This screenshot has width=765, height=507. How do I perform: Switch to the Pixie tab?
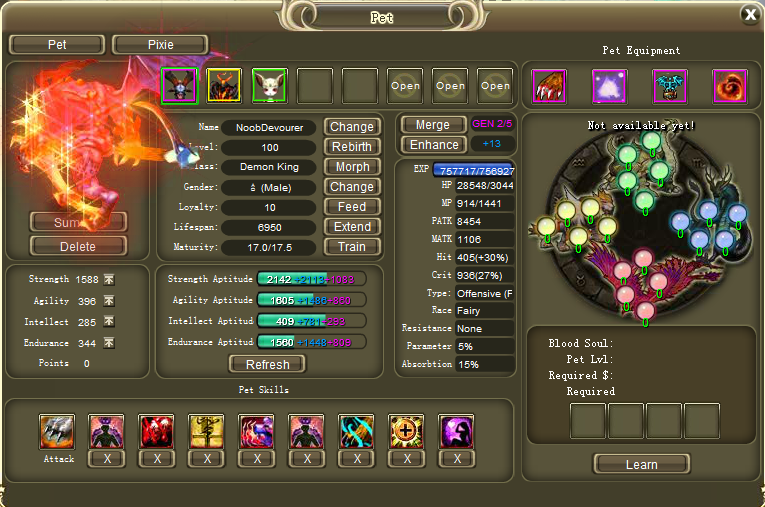160,45
